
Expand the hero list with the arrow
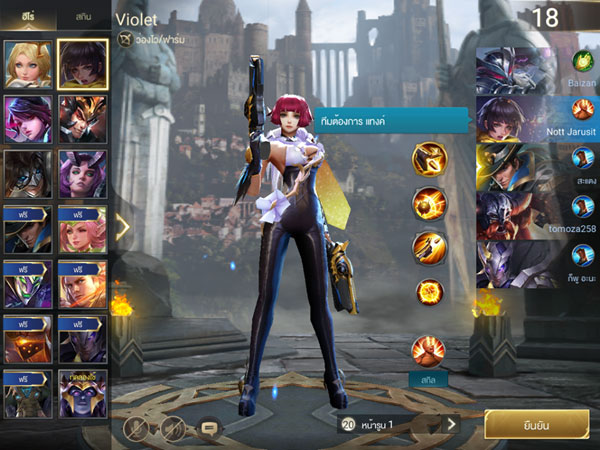coord(123,227)
